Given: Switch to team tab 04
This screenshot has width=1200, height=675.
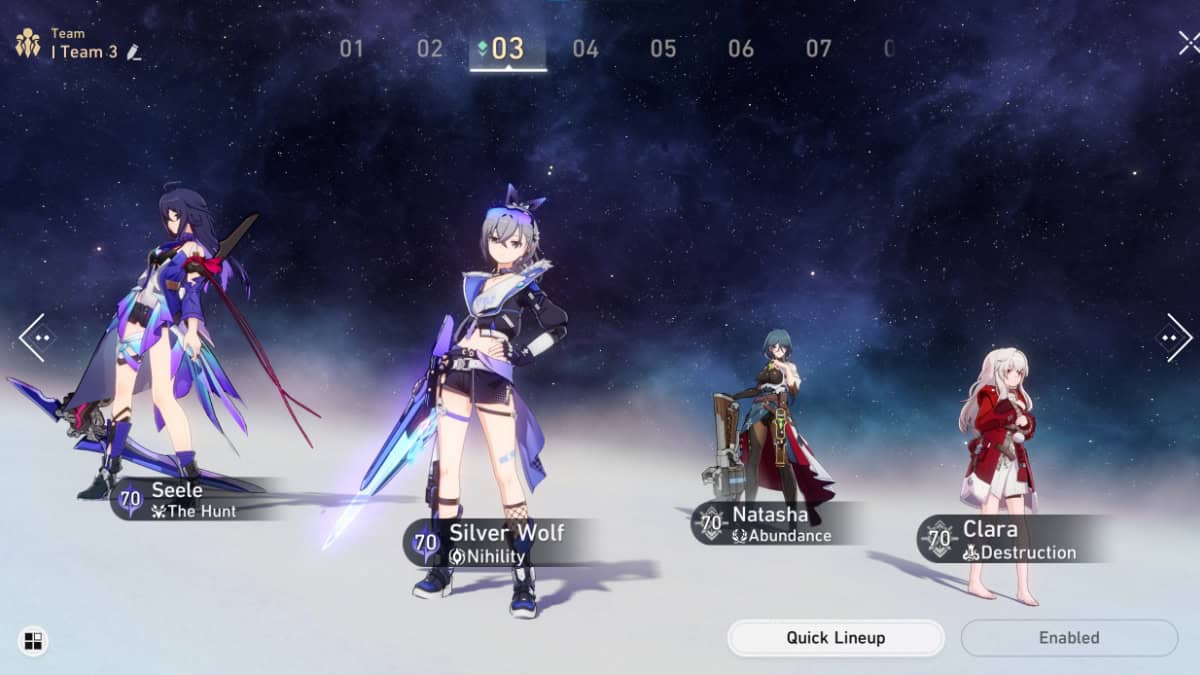Looking at the screenshot, I should pyautogui.click(x=585, y=48).
